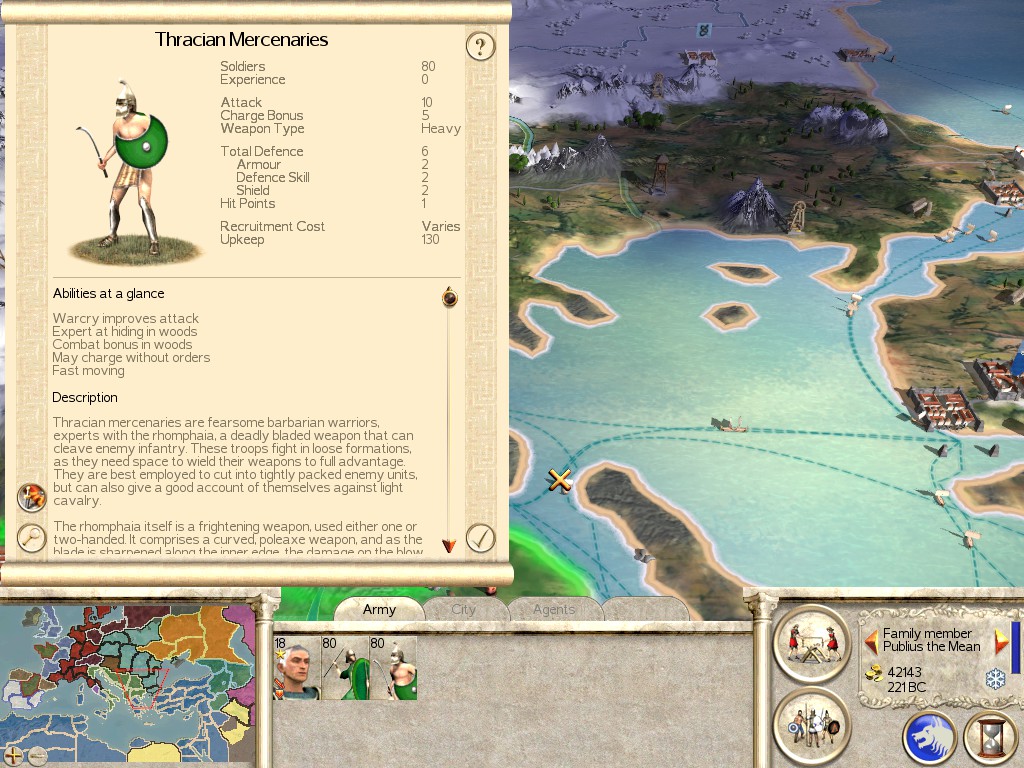
Task: Open the question mark help button
Action: (481, 46)
